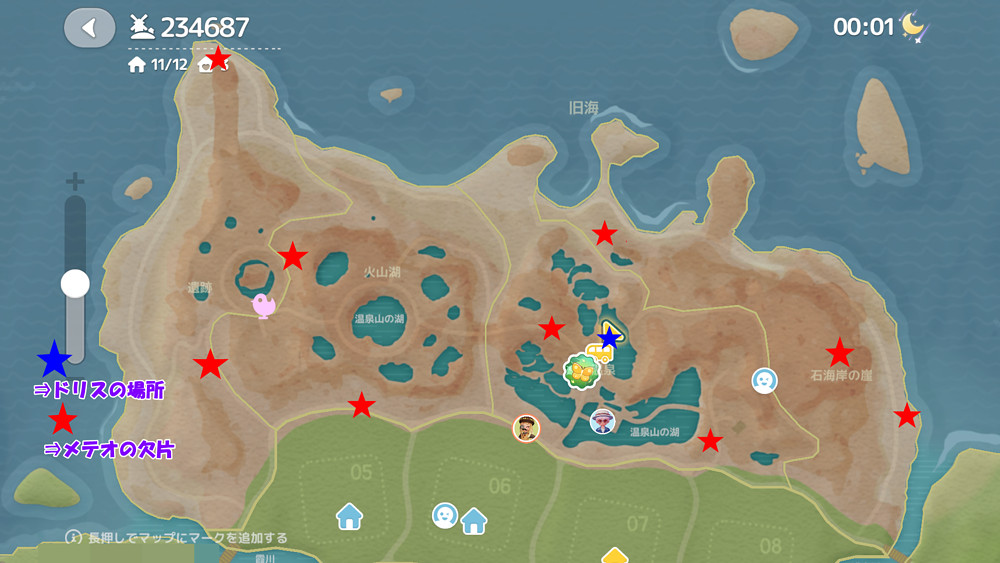Select the pink bird map marker
Screen dimensions: 1000x563
coord(264,304)
